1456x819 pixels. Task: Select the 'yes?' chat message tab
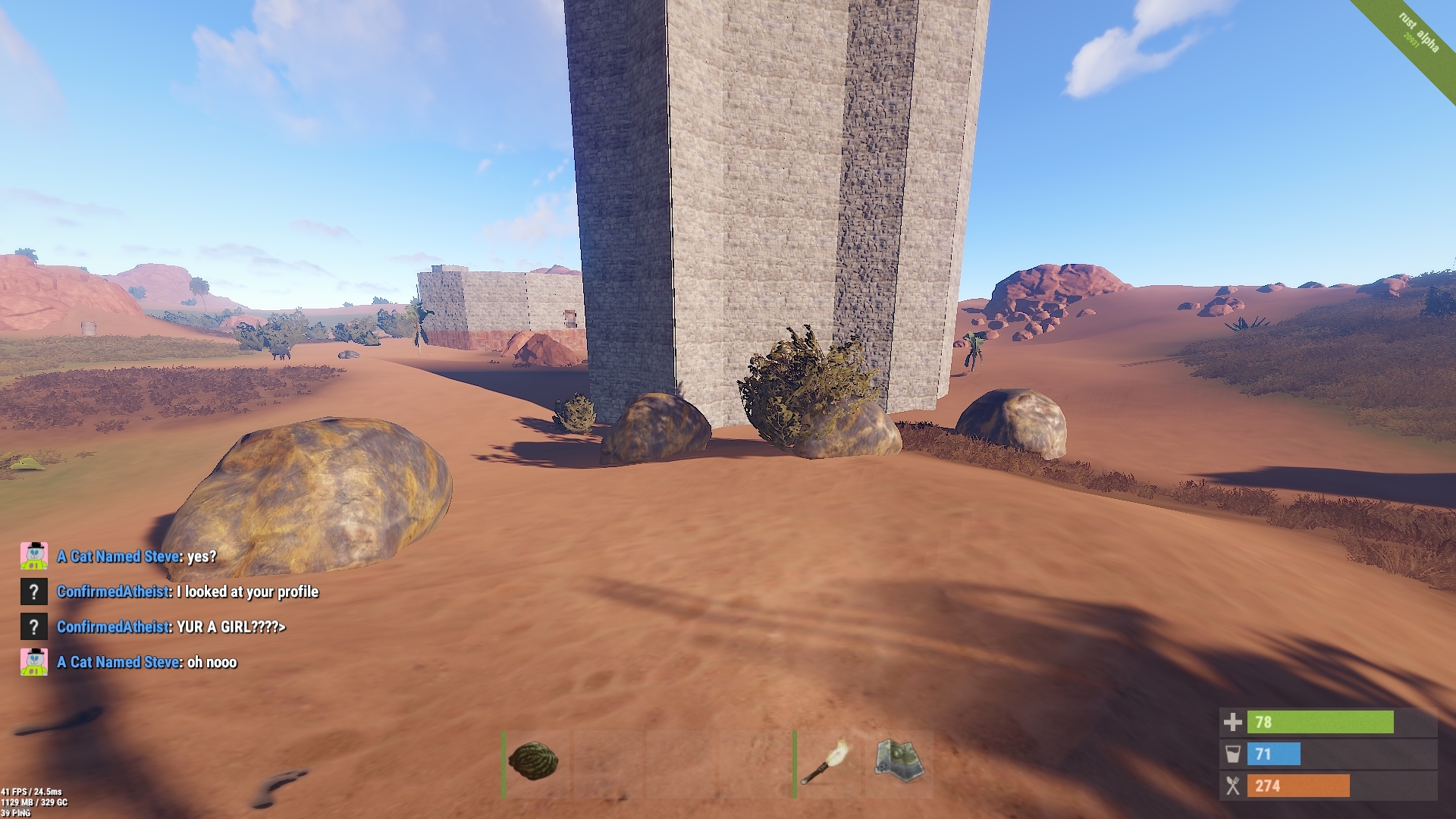click(x=201, y=556)
